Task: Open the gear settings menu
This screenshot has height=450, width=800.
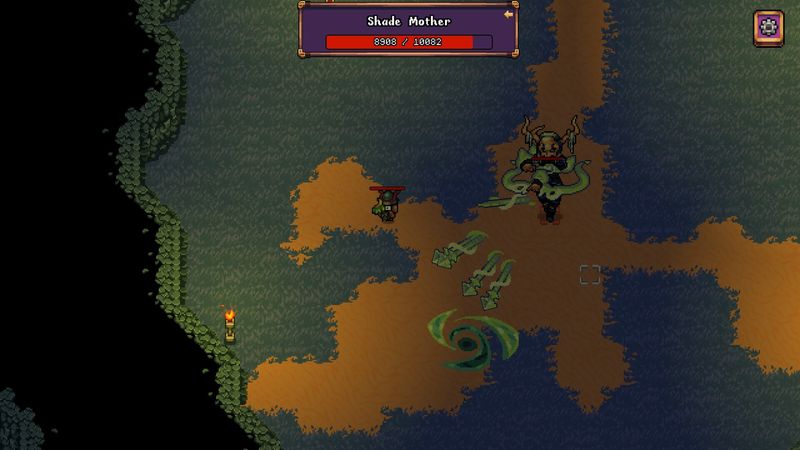Action: click(x=769, y=26)
